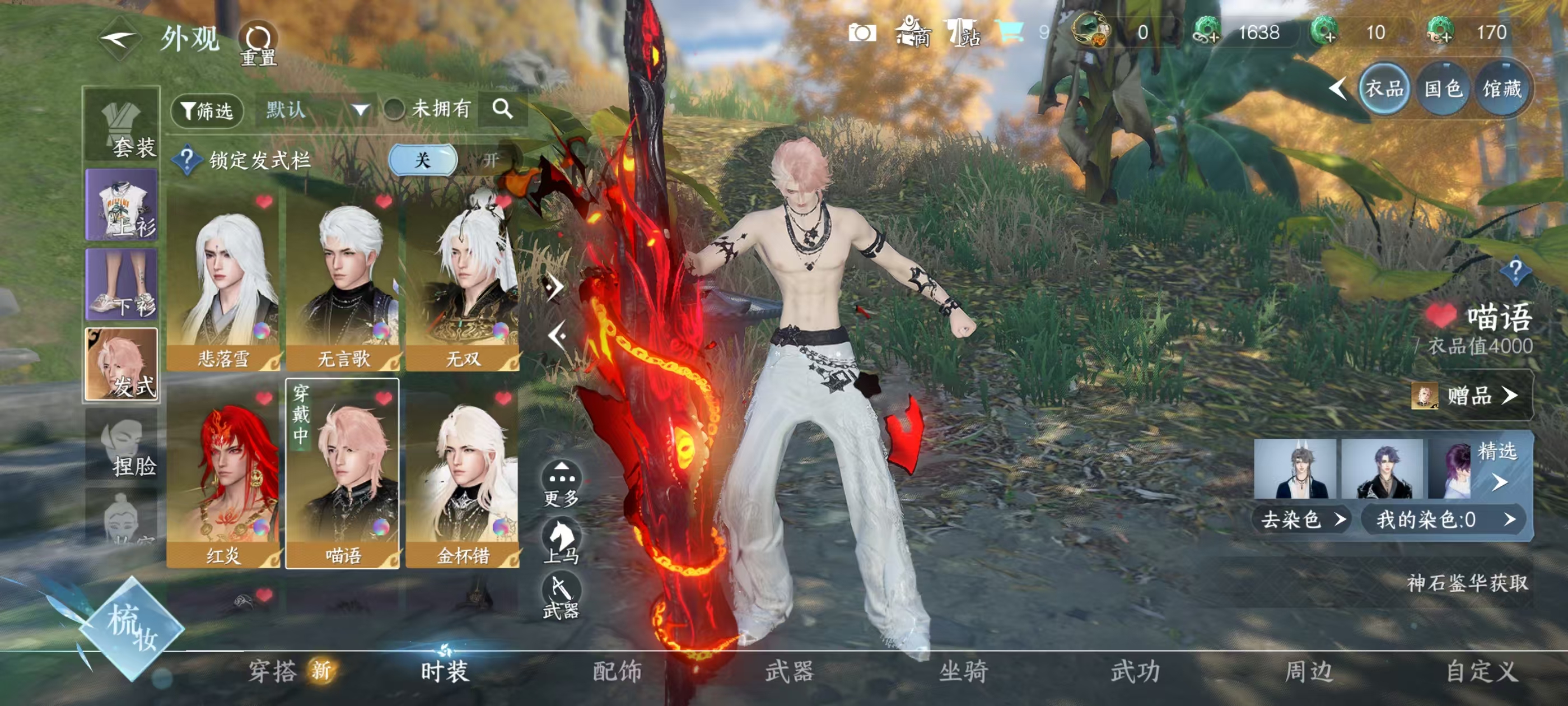The width and height of the screenshot is (1568, 706).
Task: Go back using the arrow beside 外观
Action: 119,40
